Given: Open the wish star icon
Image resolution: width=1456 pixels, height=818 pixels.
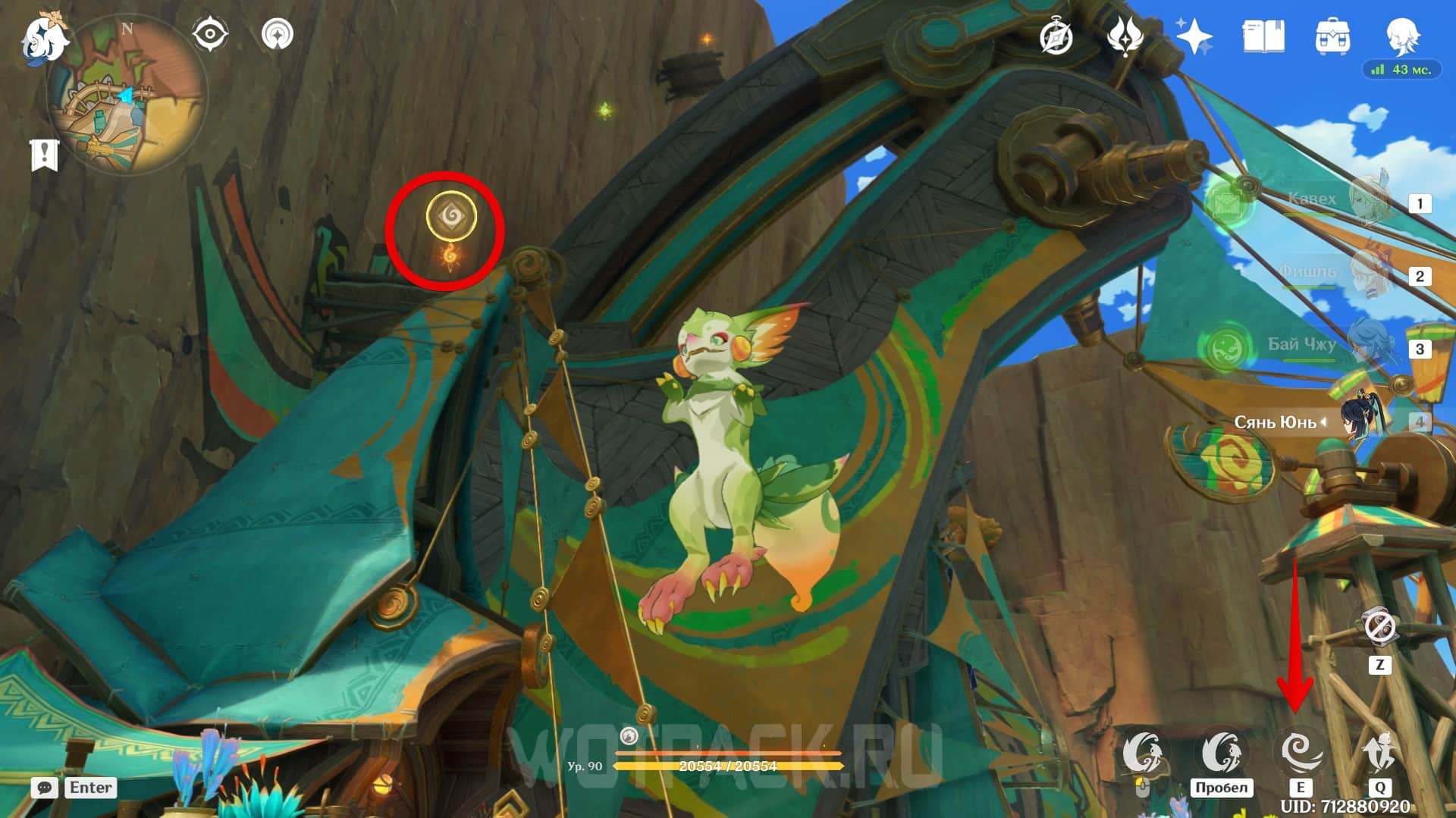Looking at the screenshot, I should click(1194, 36).
